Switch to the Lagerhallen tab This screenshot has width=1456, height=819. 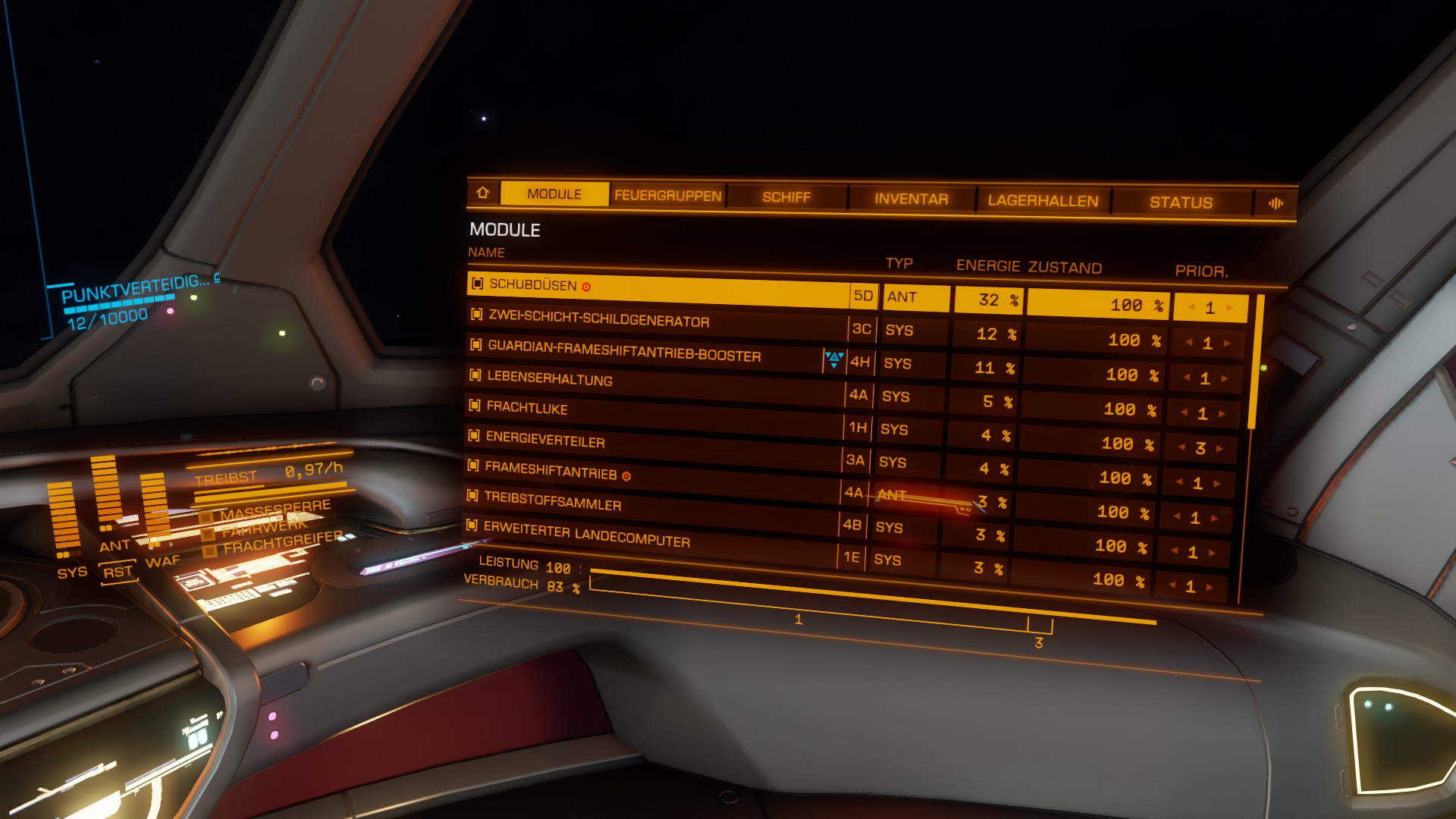[1043, 201]
